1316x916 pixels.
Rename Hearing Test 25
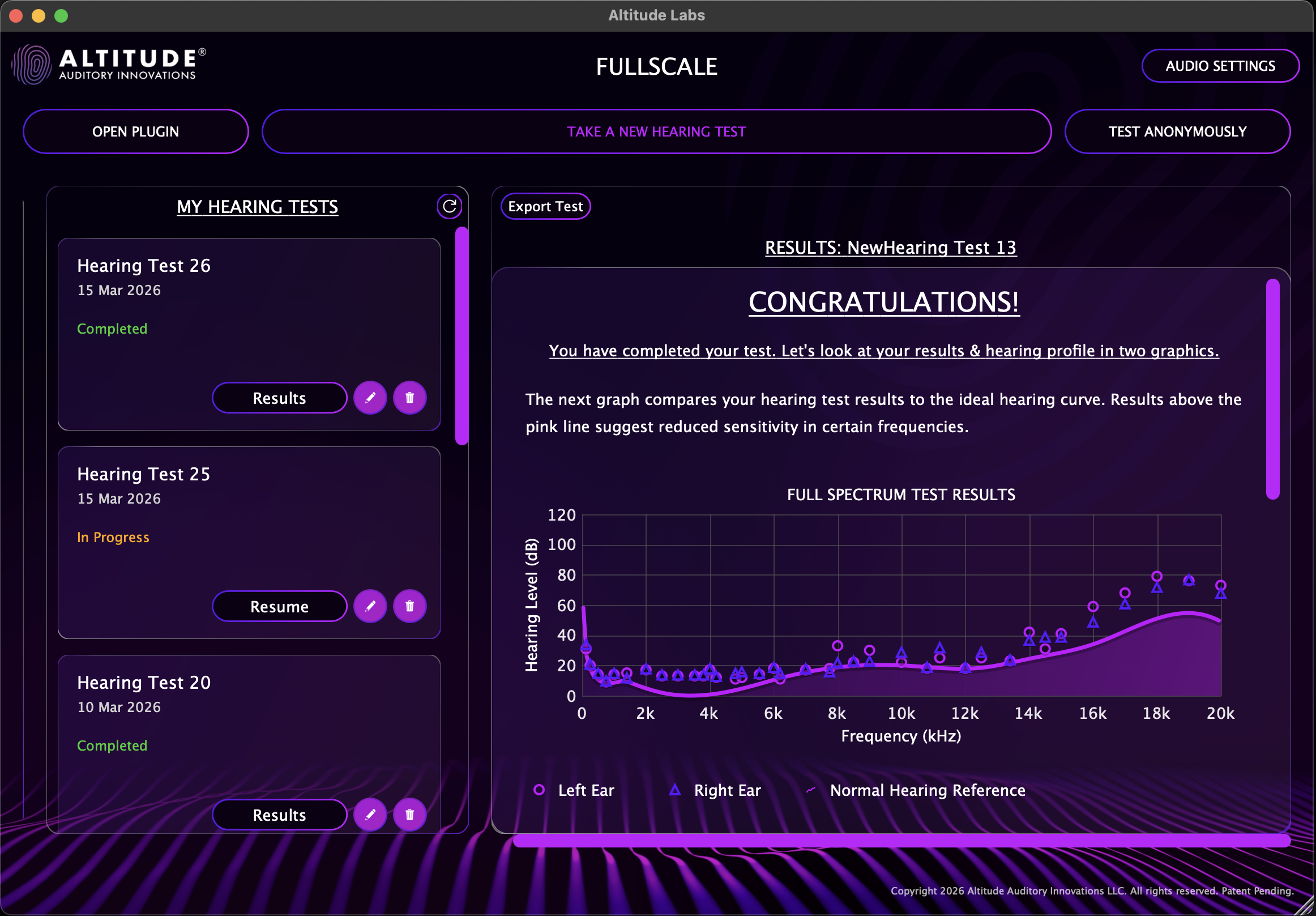point(370,606)
